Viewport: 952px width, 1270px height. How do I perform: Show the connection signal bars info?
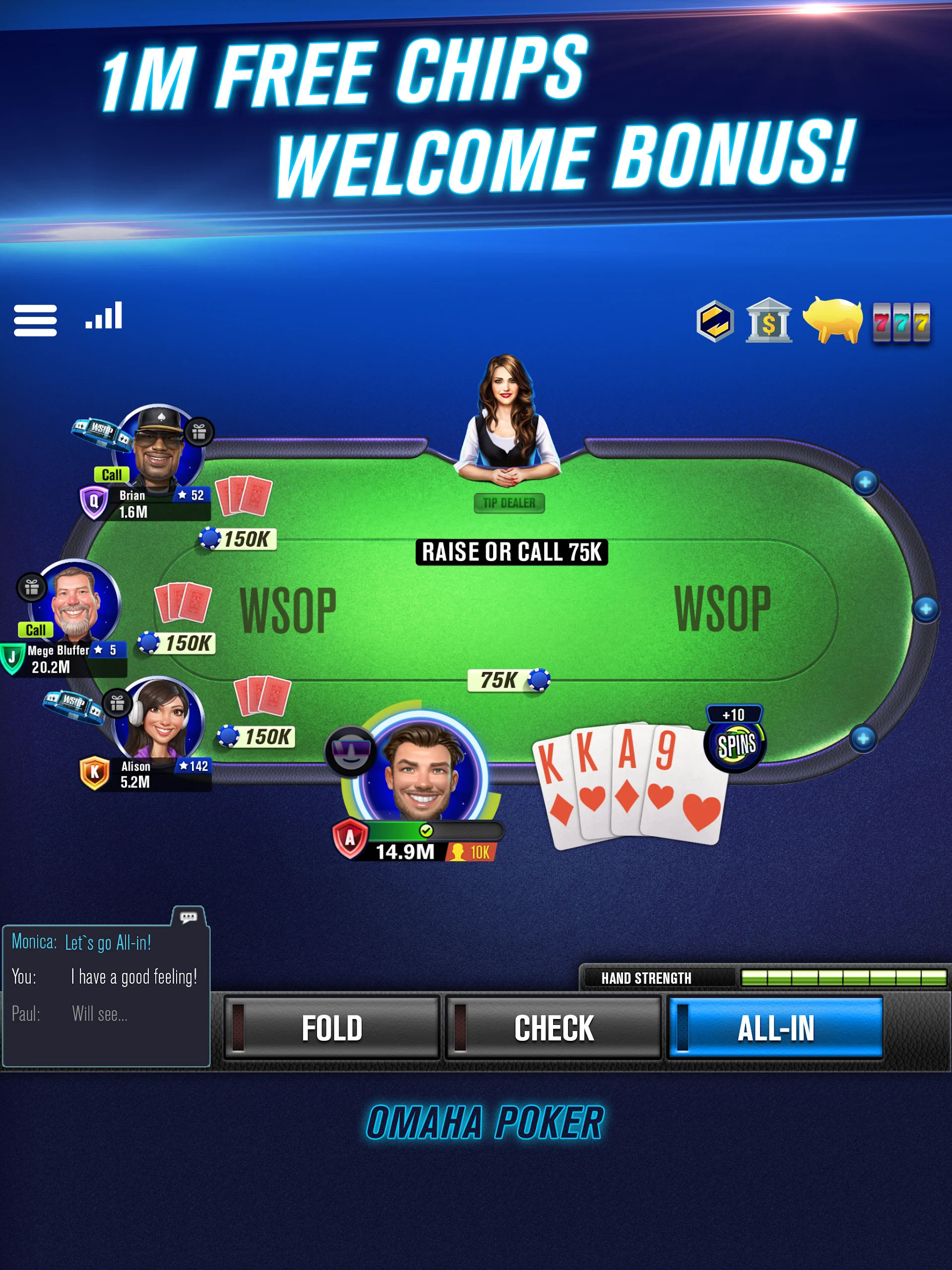pyautogui.click(x=104, y=316)
